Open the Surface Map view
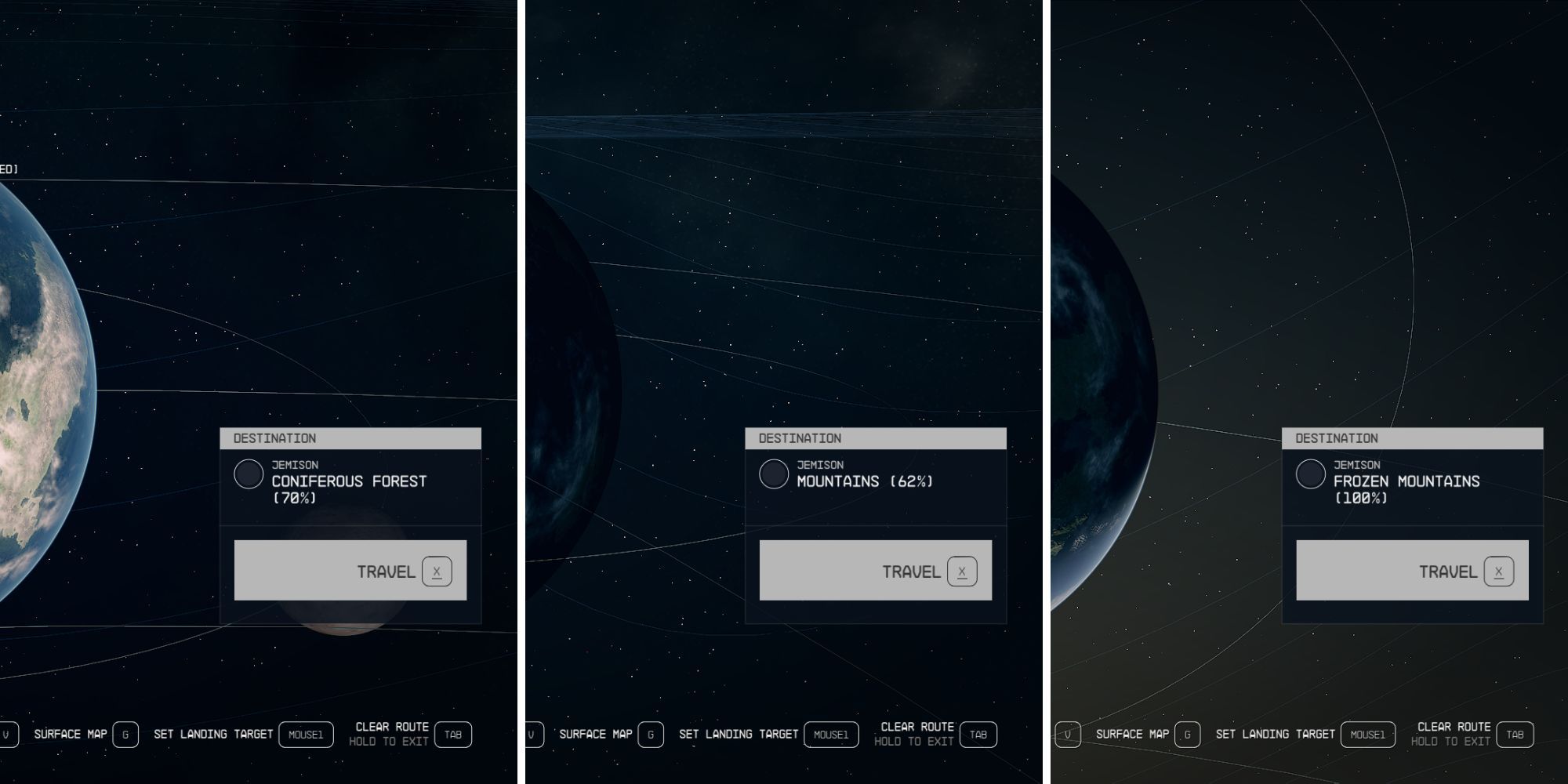The height and width of the screenshot is (784, 1568). [x=69, y=734]
